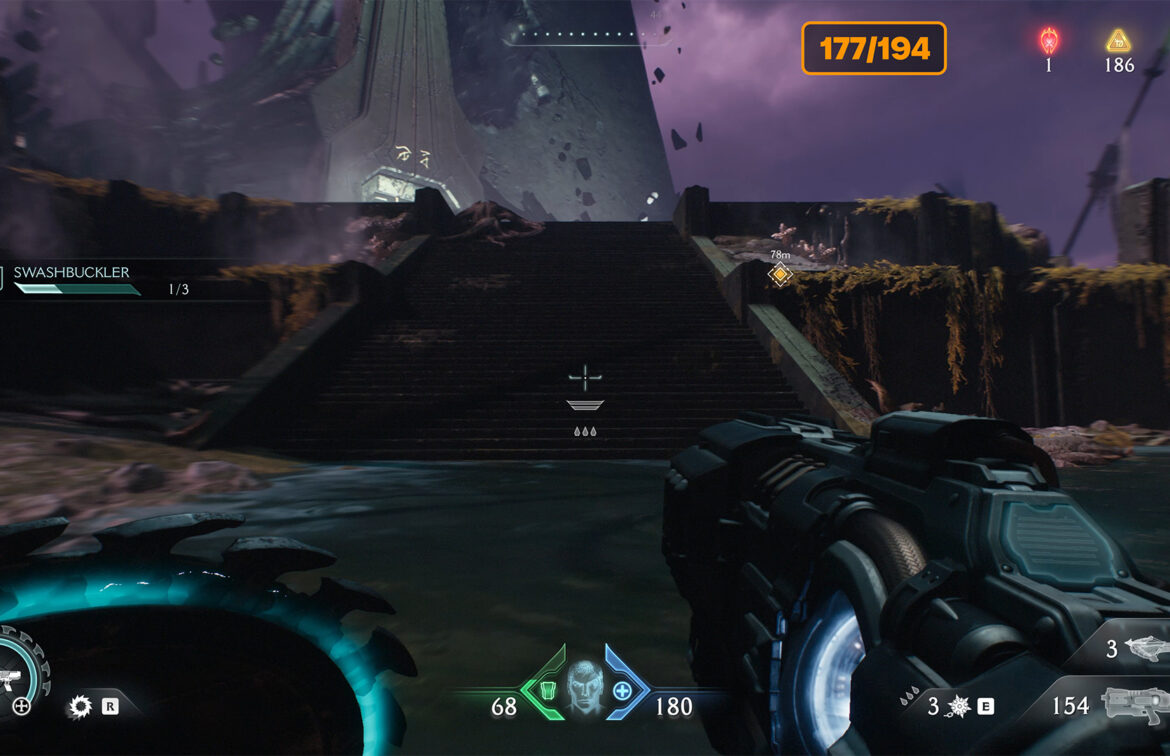This screenshot has height=756, width=1170.
Task: Click the green armor icon
Action: pos(547,690)
